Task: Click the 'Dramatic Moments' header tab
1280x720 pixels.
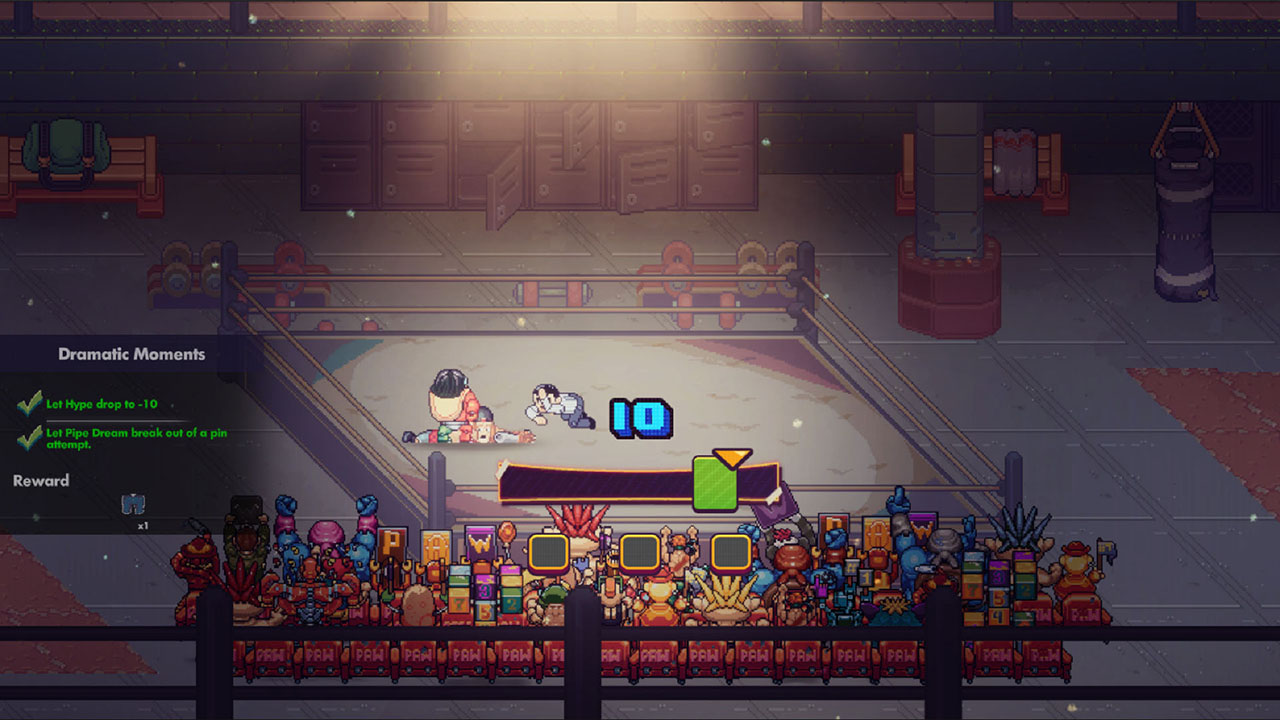Action: [x=132, y=354]
